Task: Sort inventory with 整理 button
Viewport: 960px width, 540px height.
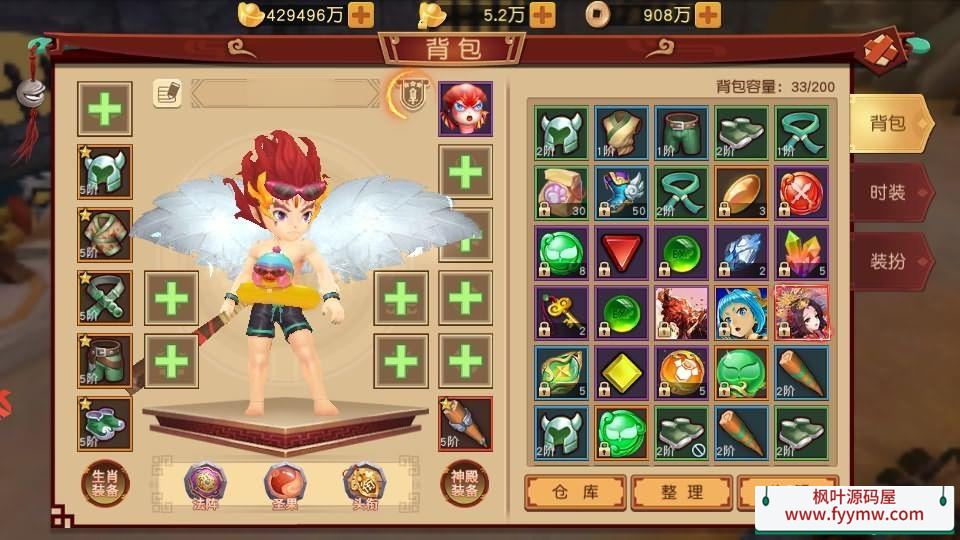Action: tap(681, 492)
